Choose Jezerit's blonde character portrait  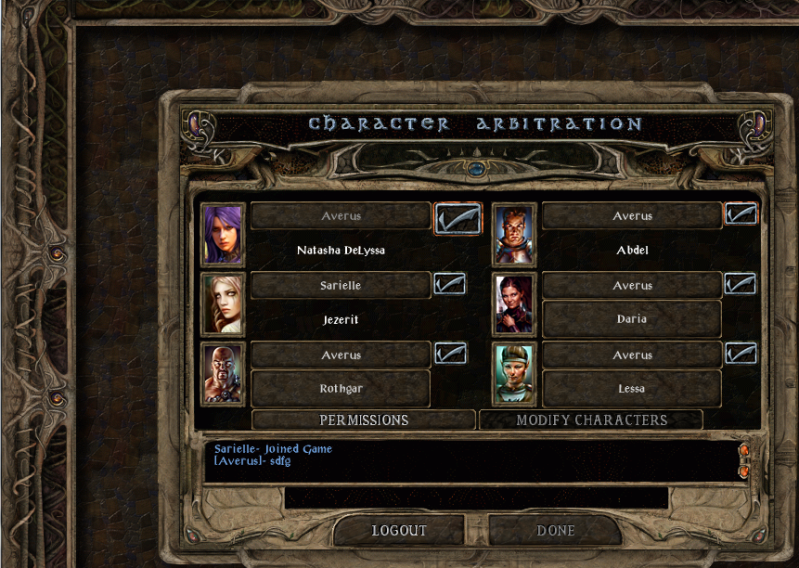coord(223,304)
